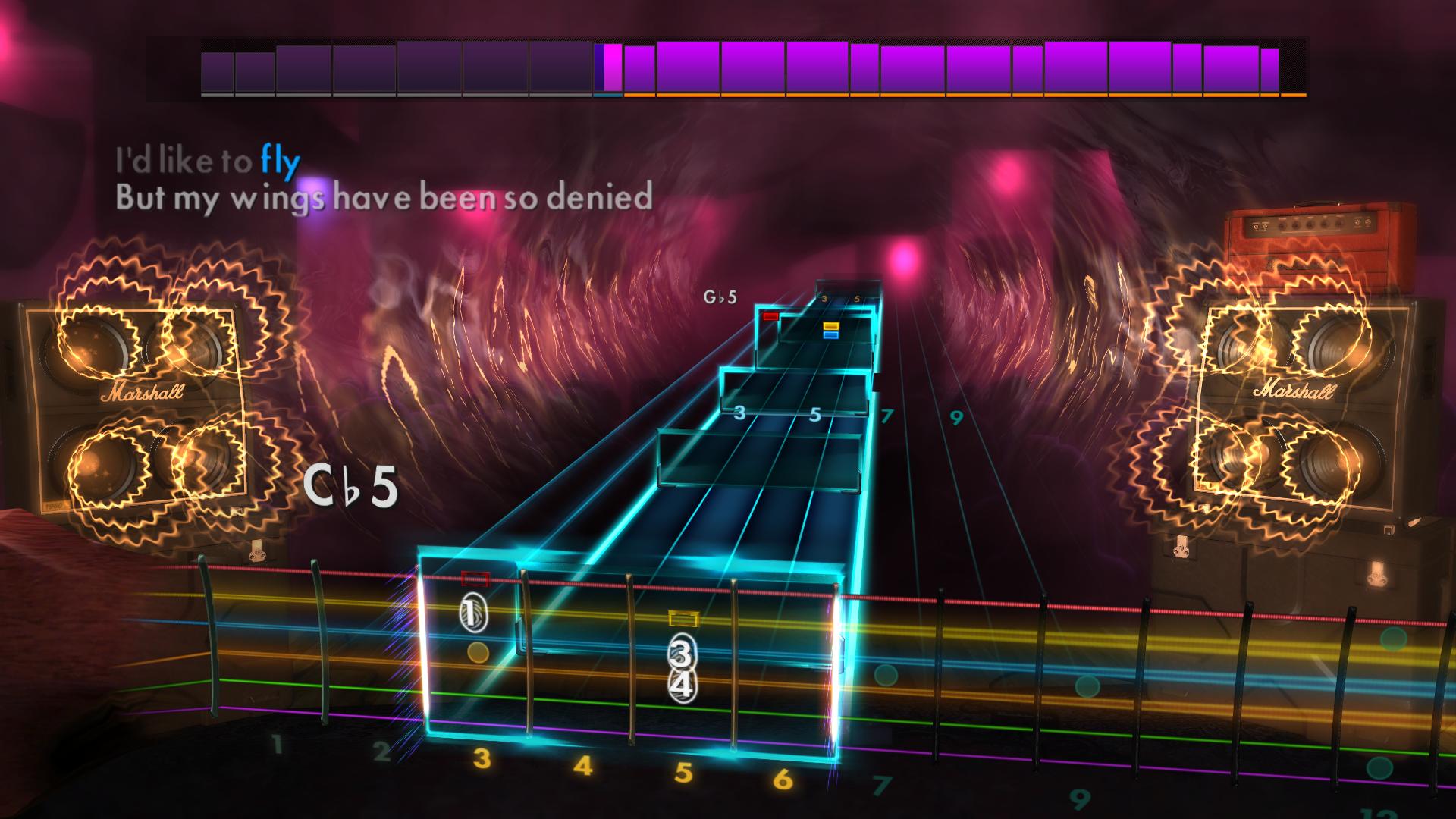This screenshot has height=819, width=1456.
Task: Click the Gb5 chord name above the highway
Action: (x=720, y=297)
